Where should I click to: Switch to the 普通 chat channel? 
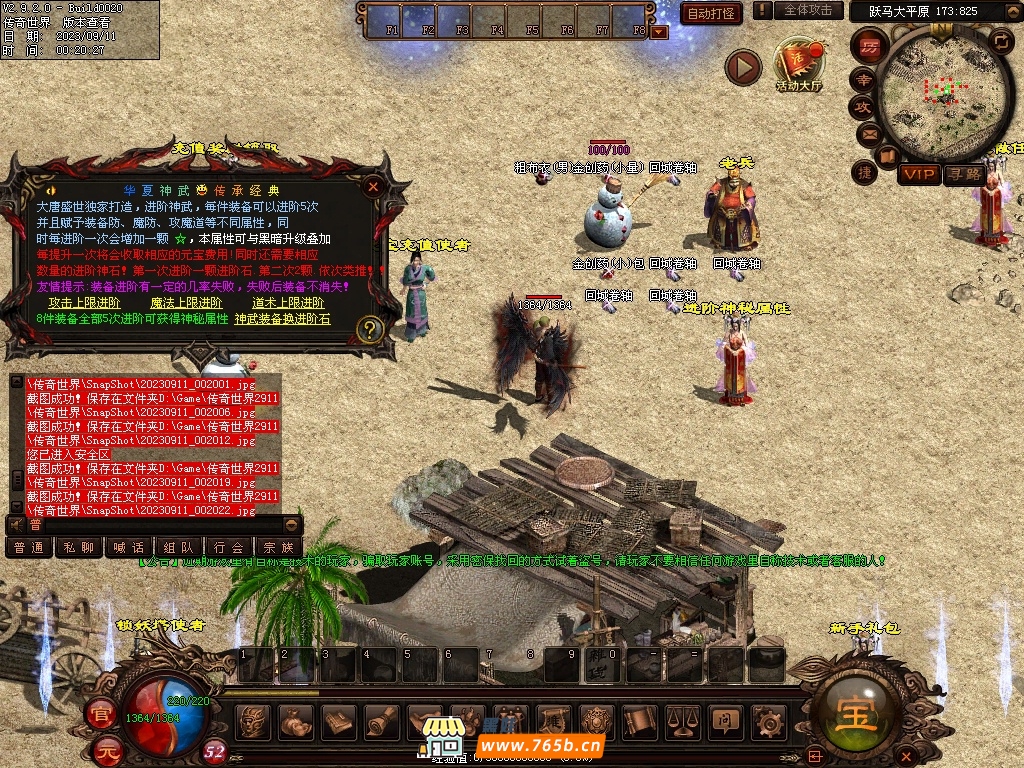click(28, 548)
